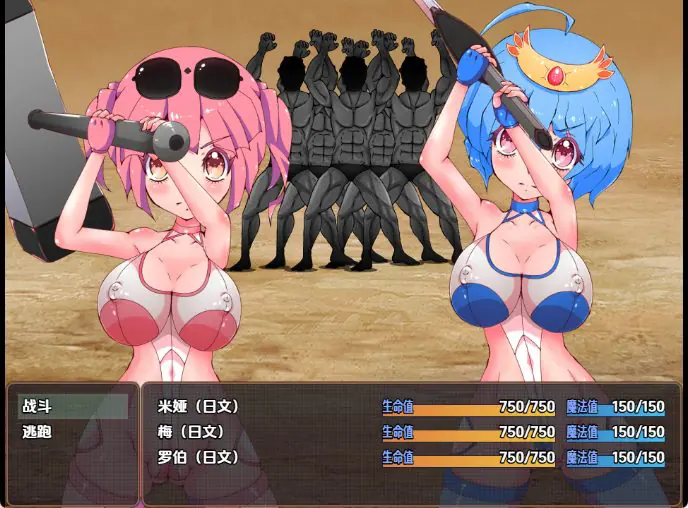Choose the 逃跑 (Escape) command
Screen dimensions: 688x508
(x=72, y=432)
